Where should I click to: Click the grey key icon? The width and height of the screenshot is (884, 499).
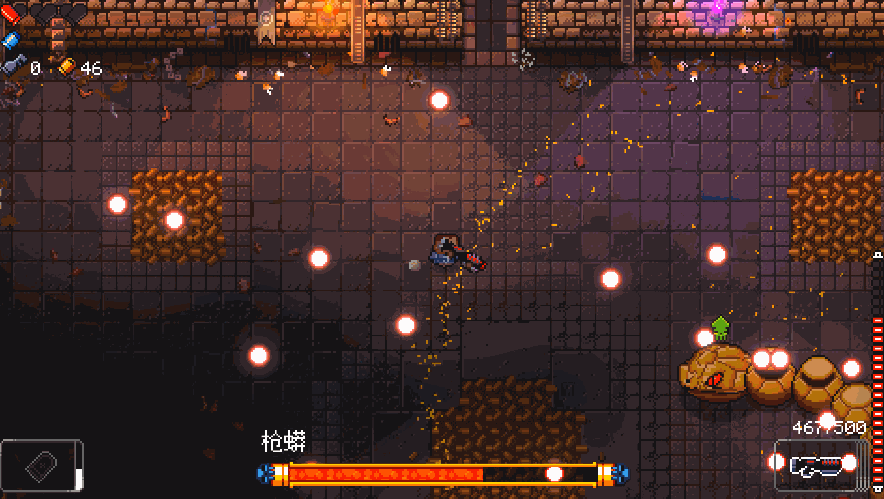point(13,66)
